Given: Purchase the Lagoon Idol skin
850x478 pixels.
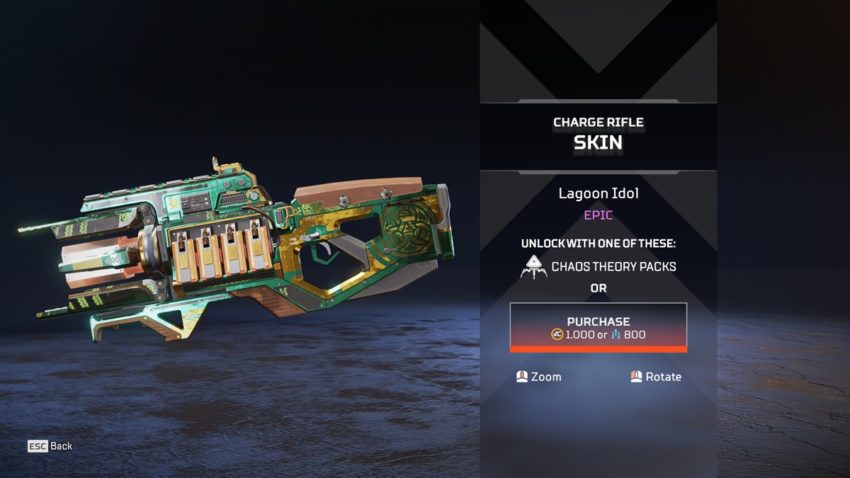Looking at the screenshot, I should coord(598,326).
